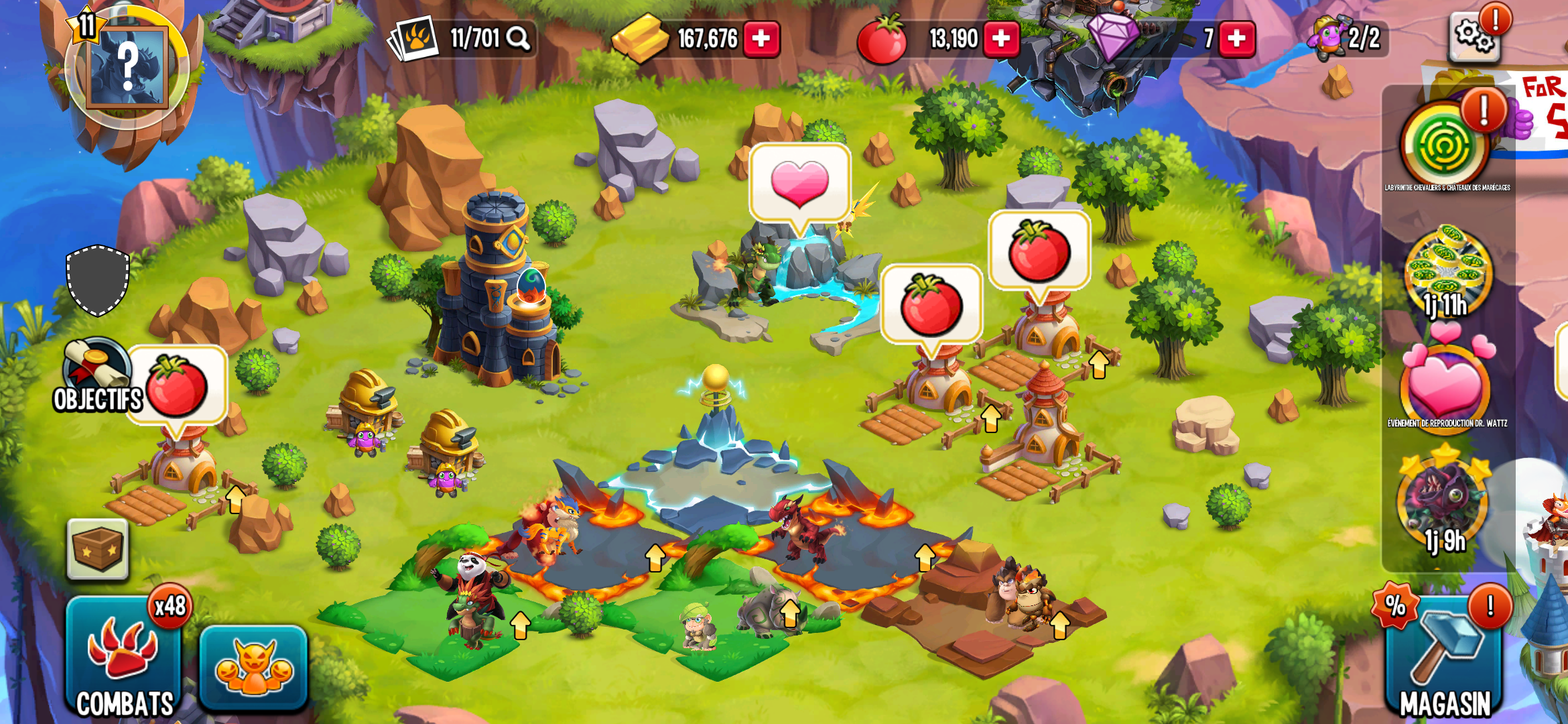Image resolution: width=1568 pixels, height=724 pixels.
Task: Open the Labyrinthe Chevaliers event
Action: [x=1445, y=145]
